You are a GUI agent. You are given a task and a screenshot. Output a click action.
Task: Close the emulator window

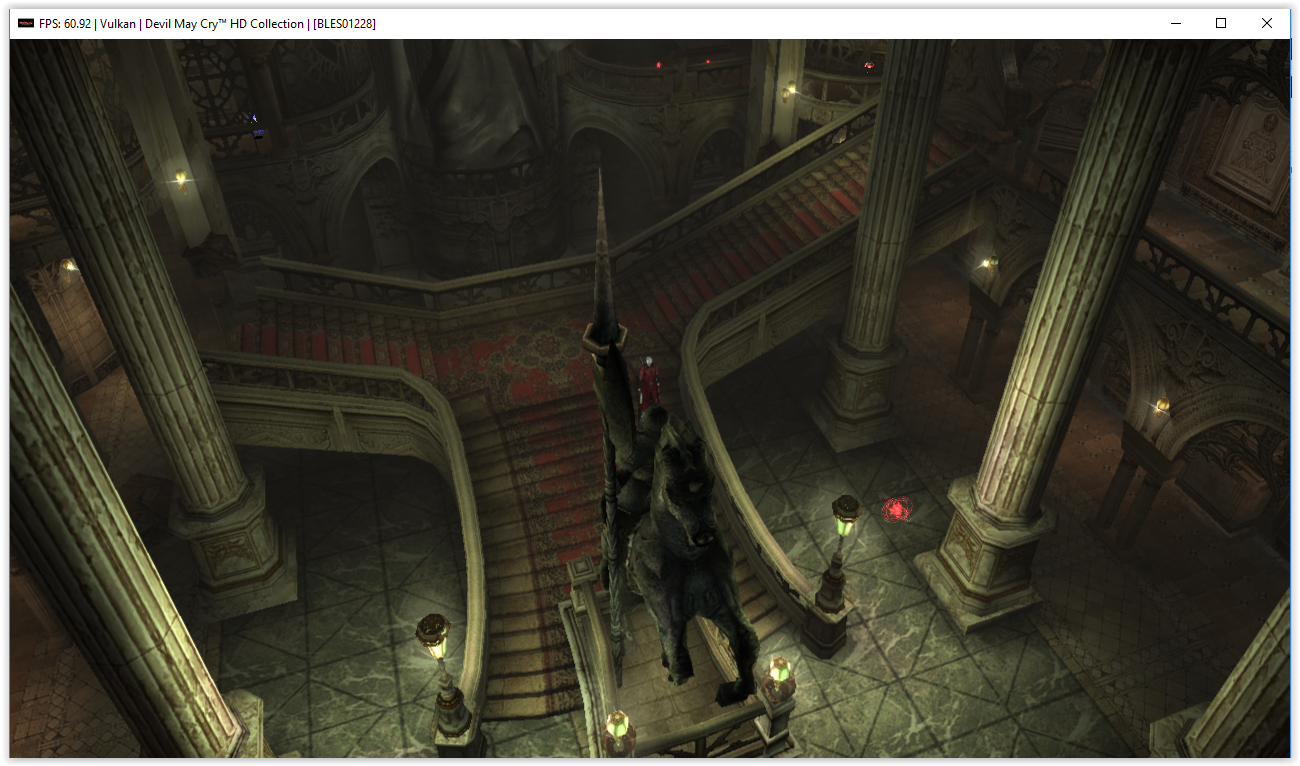coord(1266,23)
